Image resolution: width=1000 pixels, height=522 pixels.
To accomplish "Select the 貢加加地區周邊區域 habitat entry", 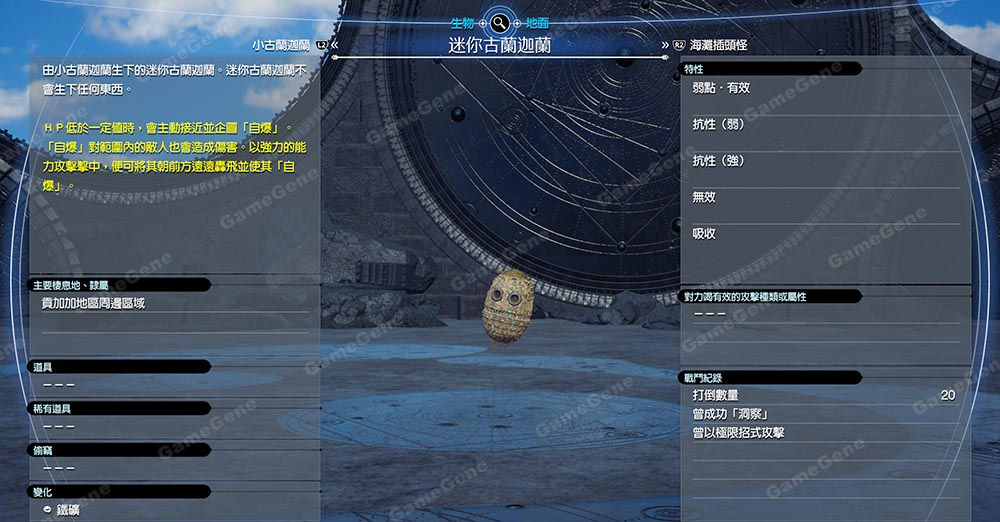I will [93, 303].
